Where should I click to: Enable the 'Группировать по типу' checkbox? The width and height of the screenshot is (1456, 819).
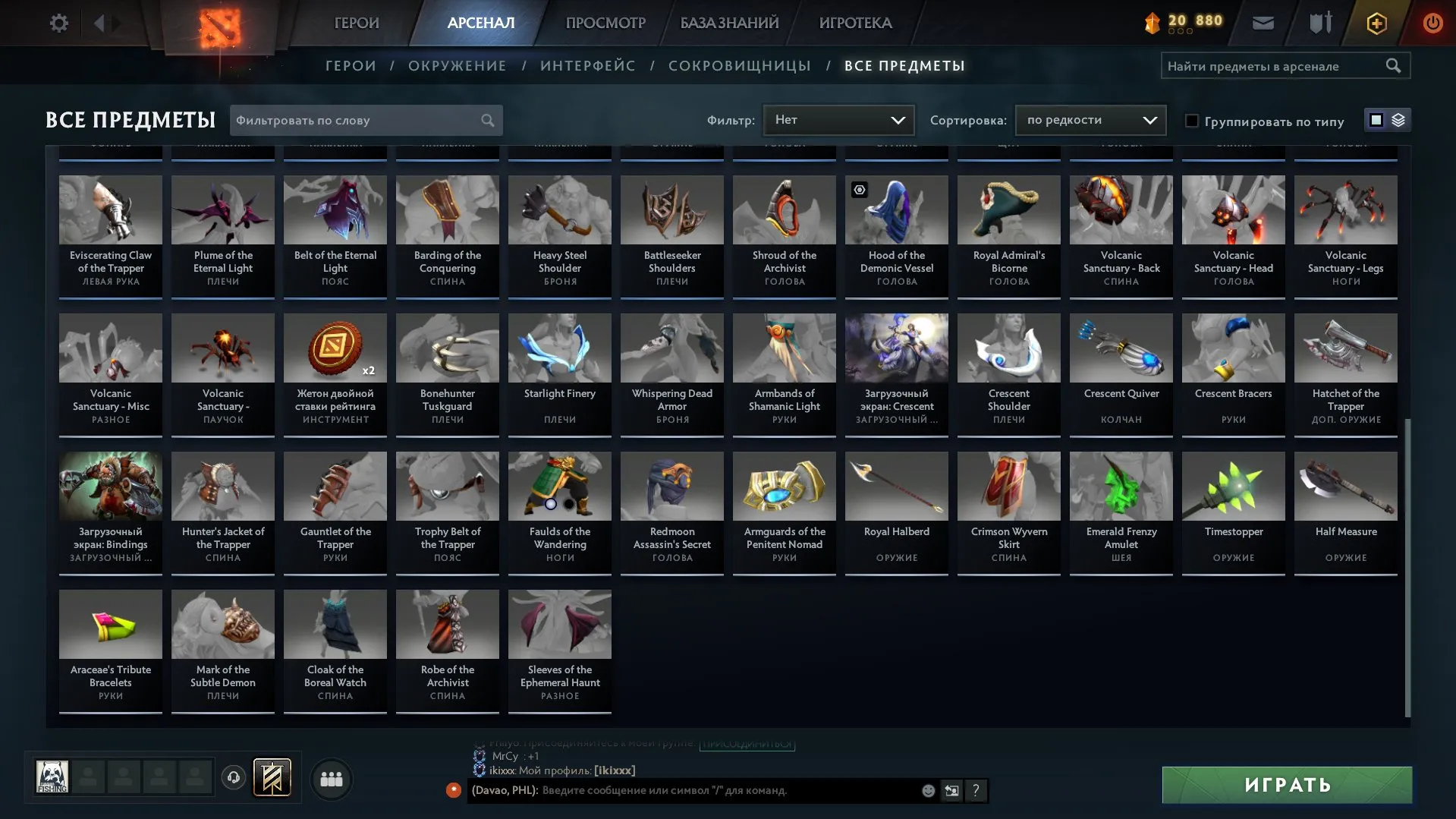[1193, 120]
